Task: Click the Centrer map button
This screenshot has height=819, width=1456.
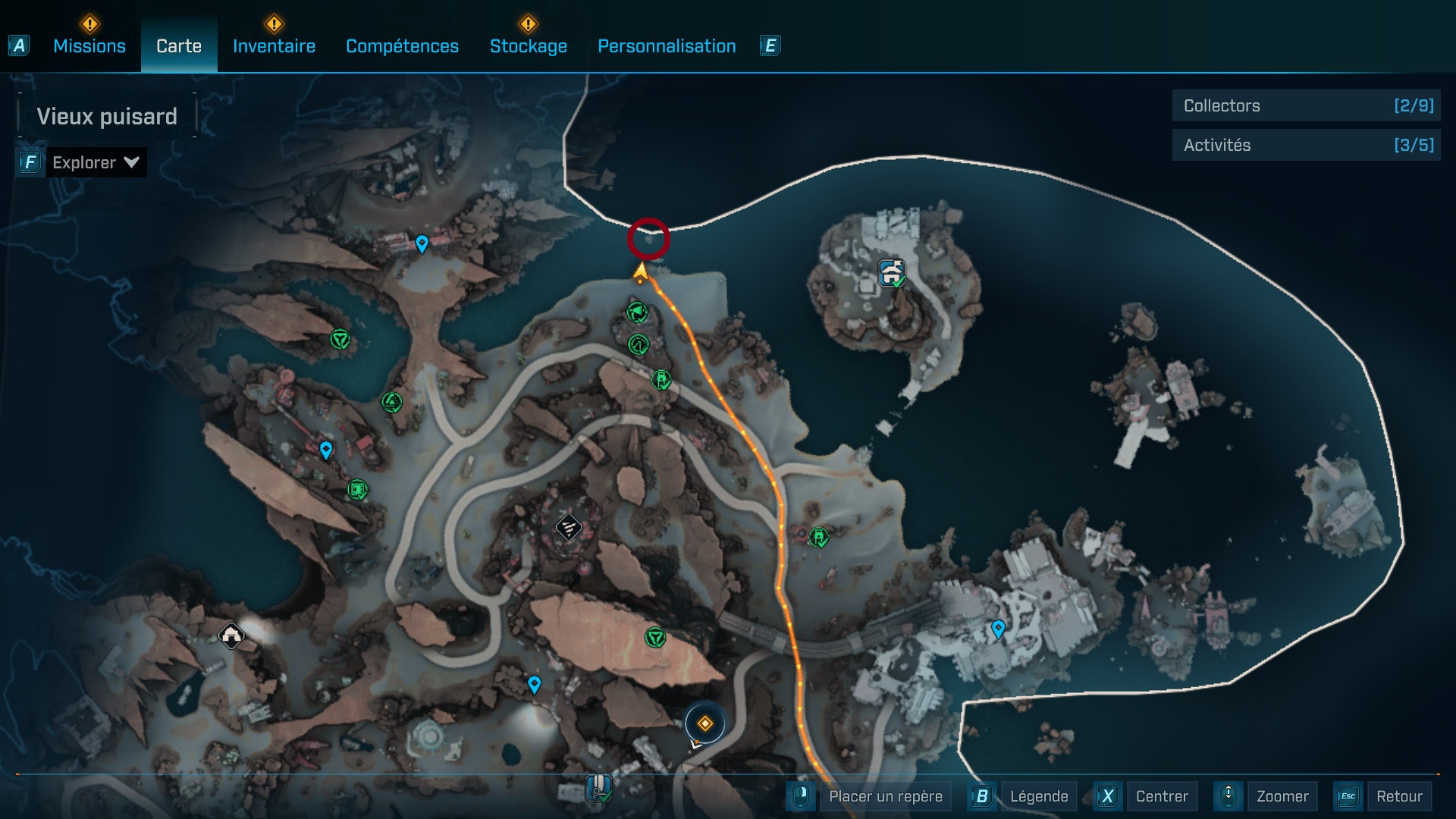Action: (x=1161, y=796)
